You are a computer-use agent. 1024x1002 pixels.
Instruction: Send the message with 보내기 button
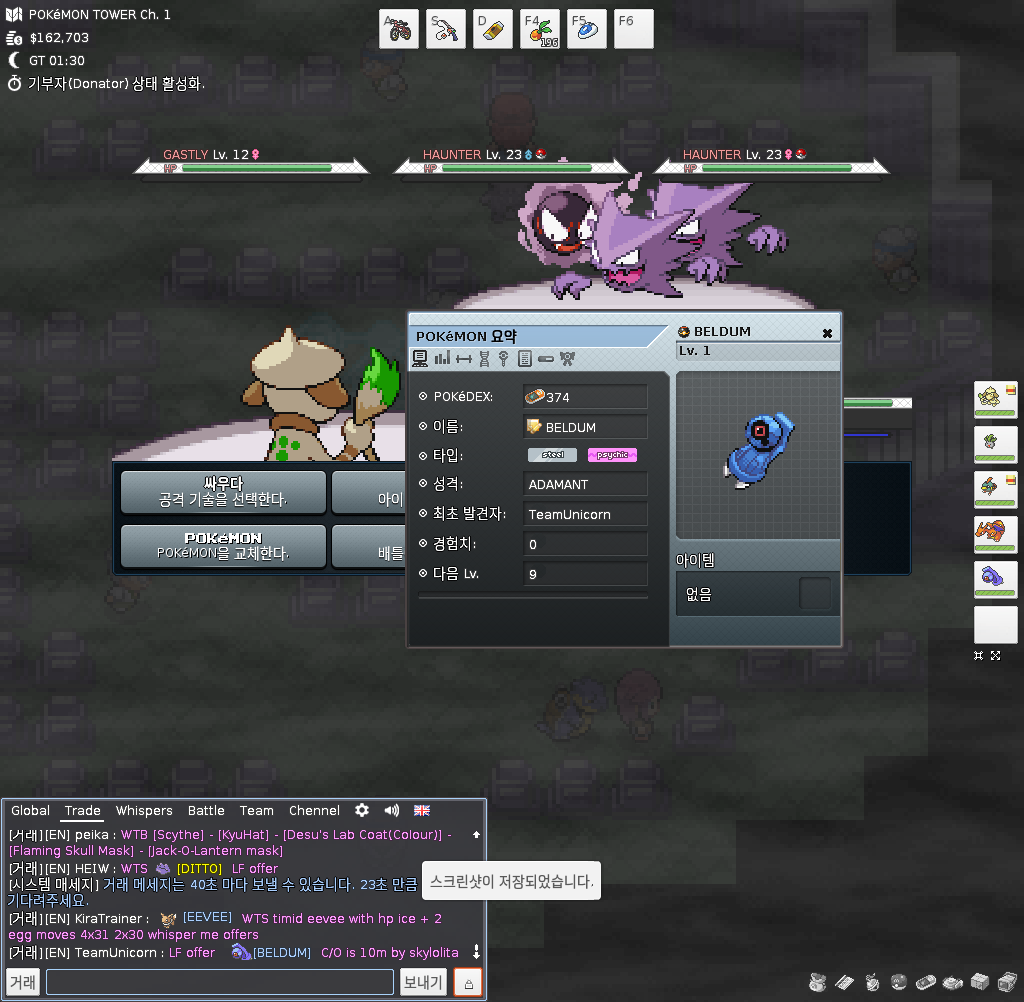click(x=423, y=982)
